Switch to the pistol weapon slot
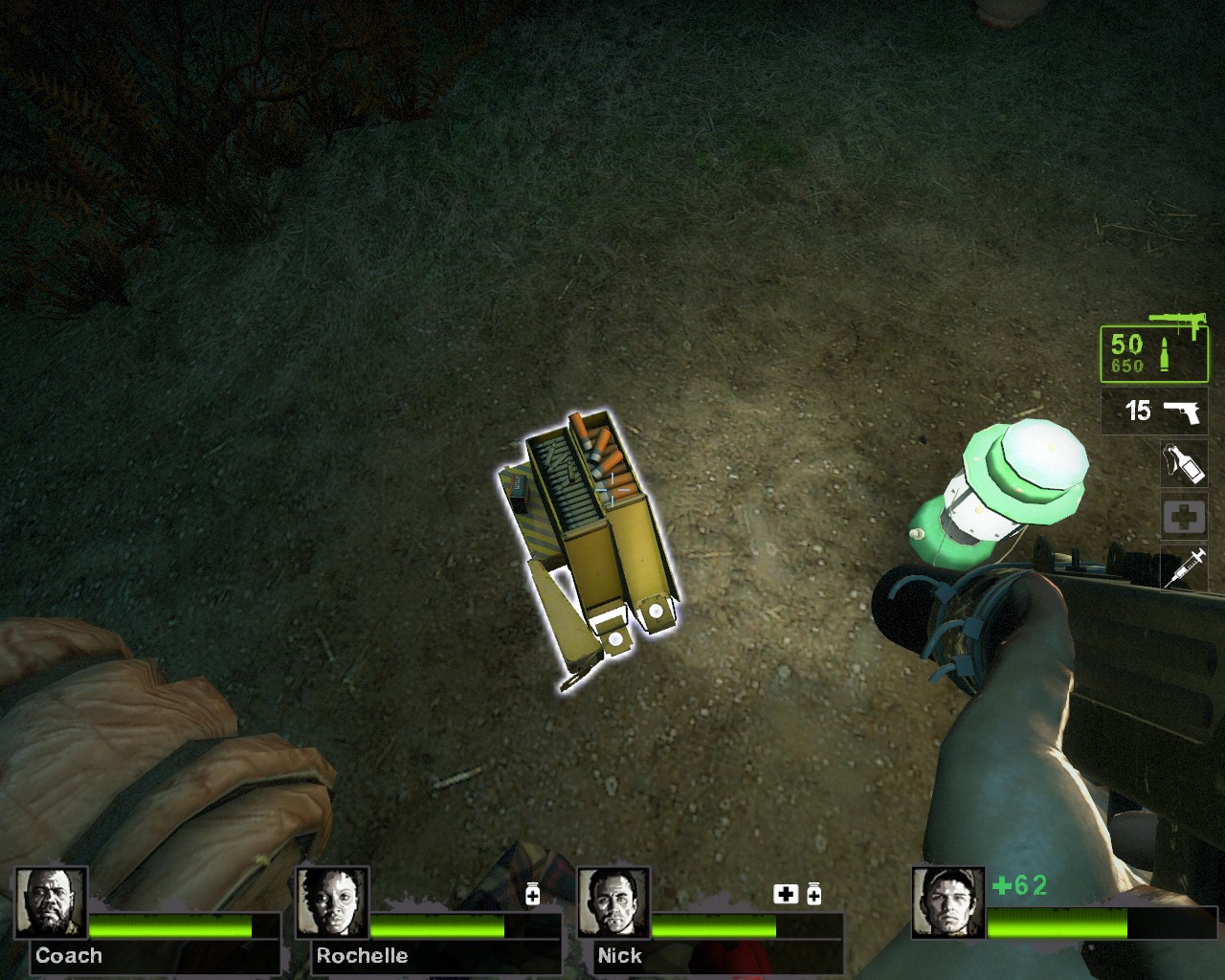Image resolution: width=1225 pixels, height=980 pixels. tap(1155, 412)
